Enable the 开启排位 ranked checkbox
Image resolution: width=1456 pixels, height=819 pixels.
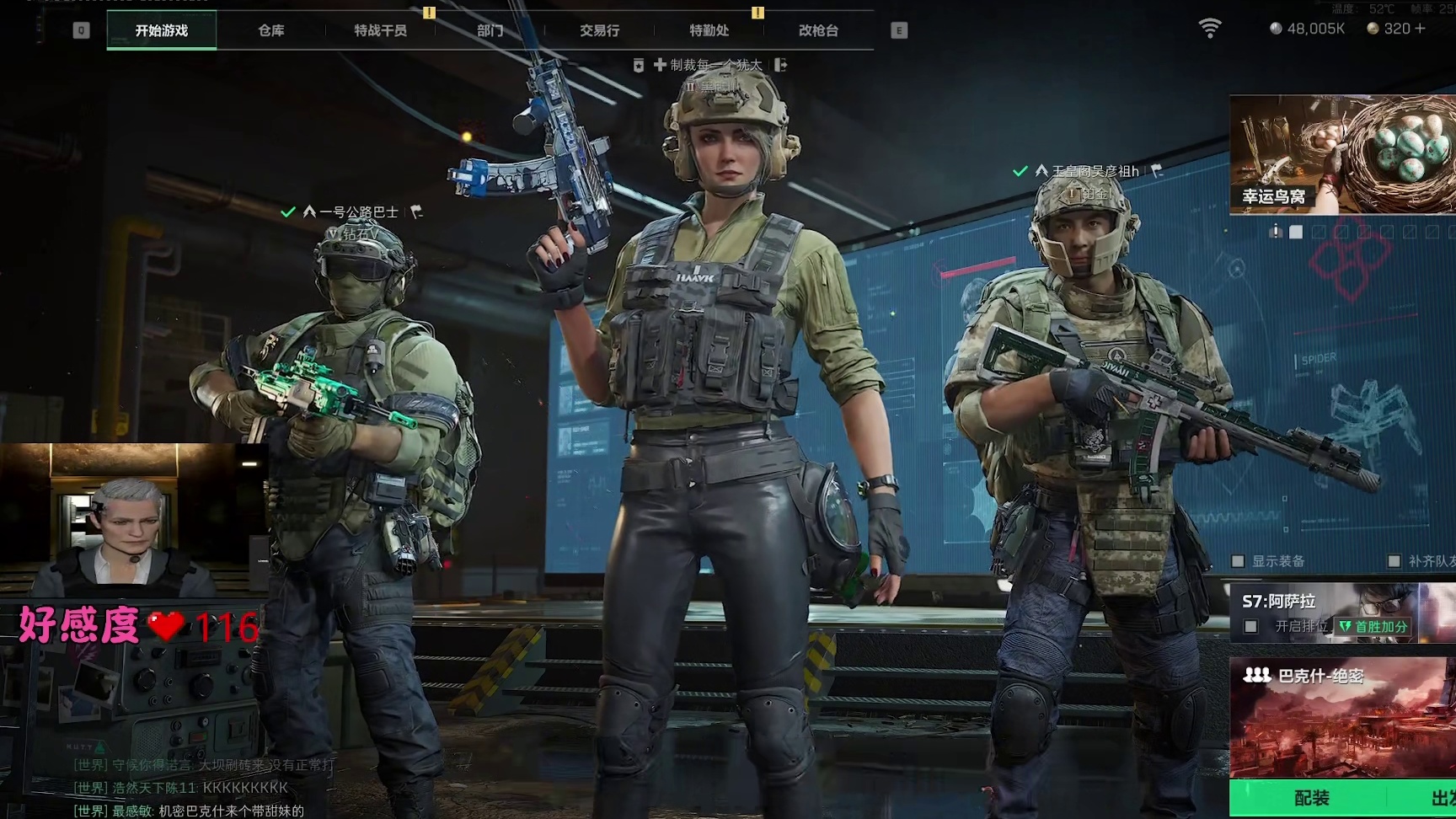coord(1251,627)
